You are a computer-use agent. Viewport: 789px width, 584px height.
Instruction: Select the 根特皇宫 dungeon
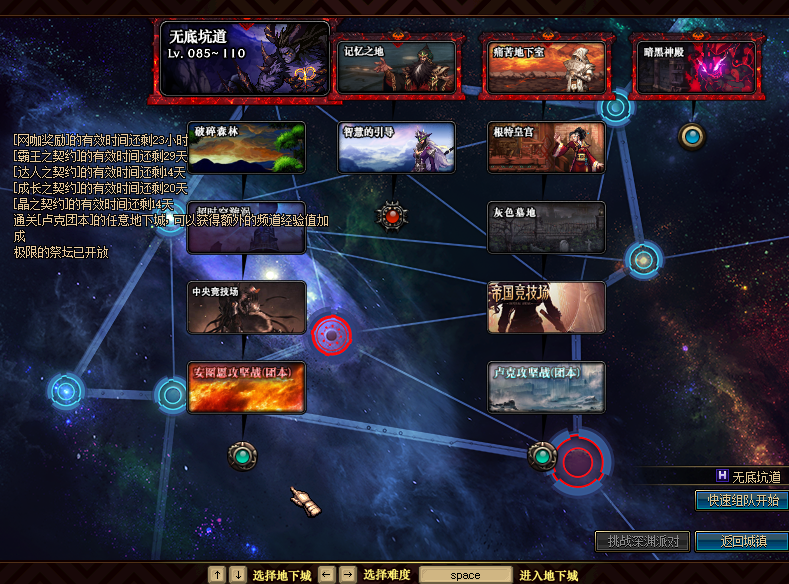point(546,147)
